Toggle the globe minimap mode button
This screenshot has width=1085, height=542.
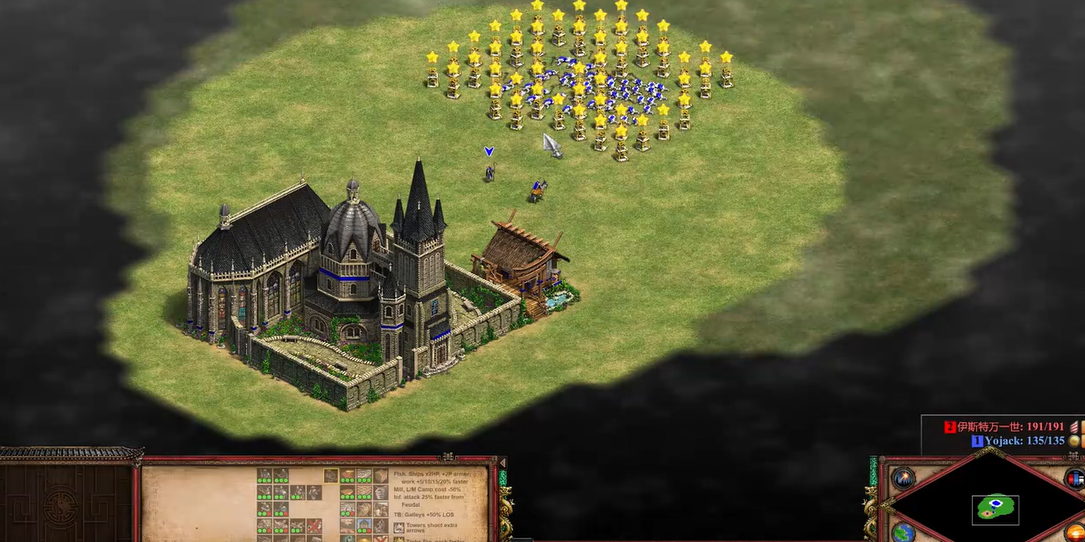(x=903, y=531)
